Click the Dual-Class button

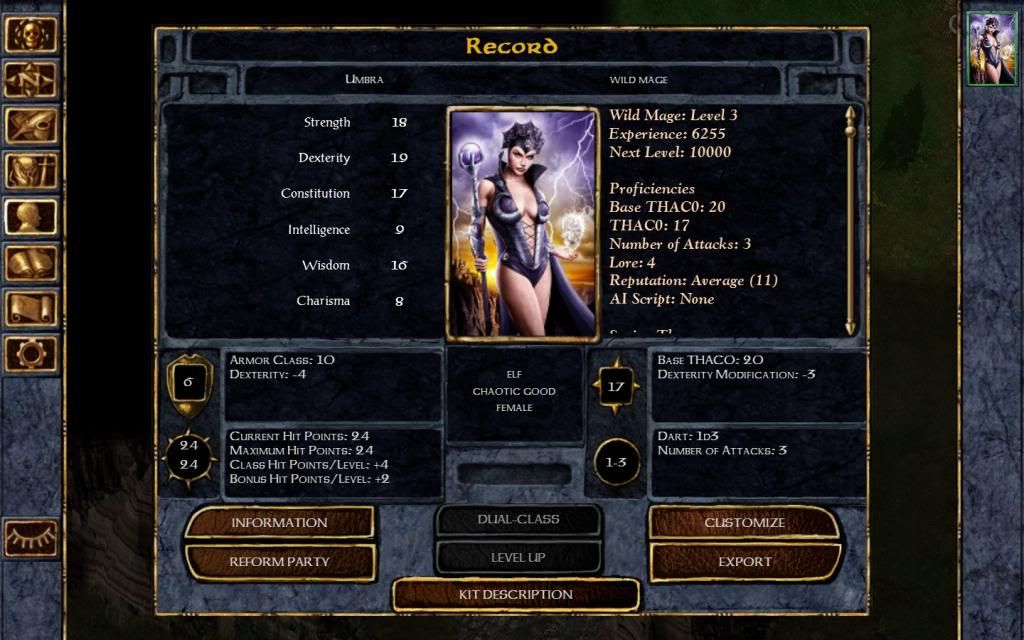pos(518,520)
